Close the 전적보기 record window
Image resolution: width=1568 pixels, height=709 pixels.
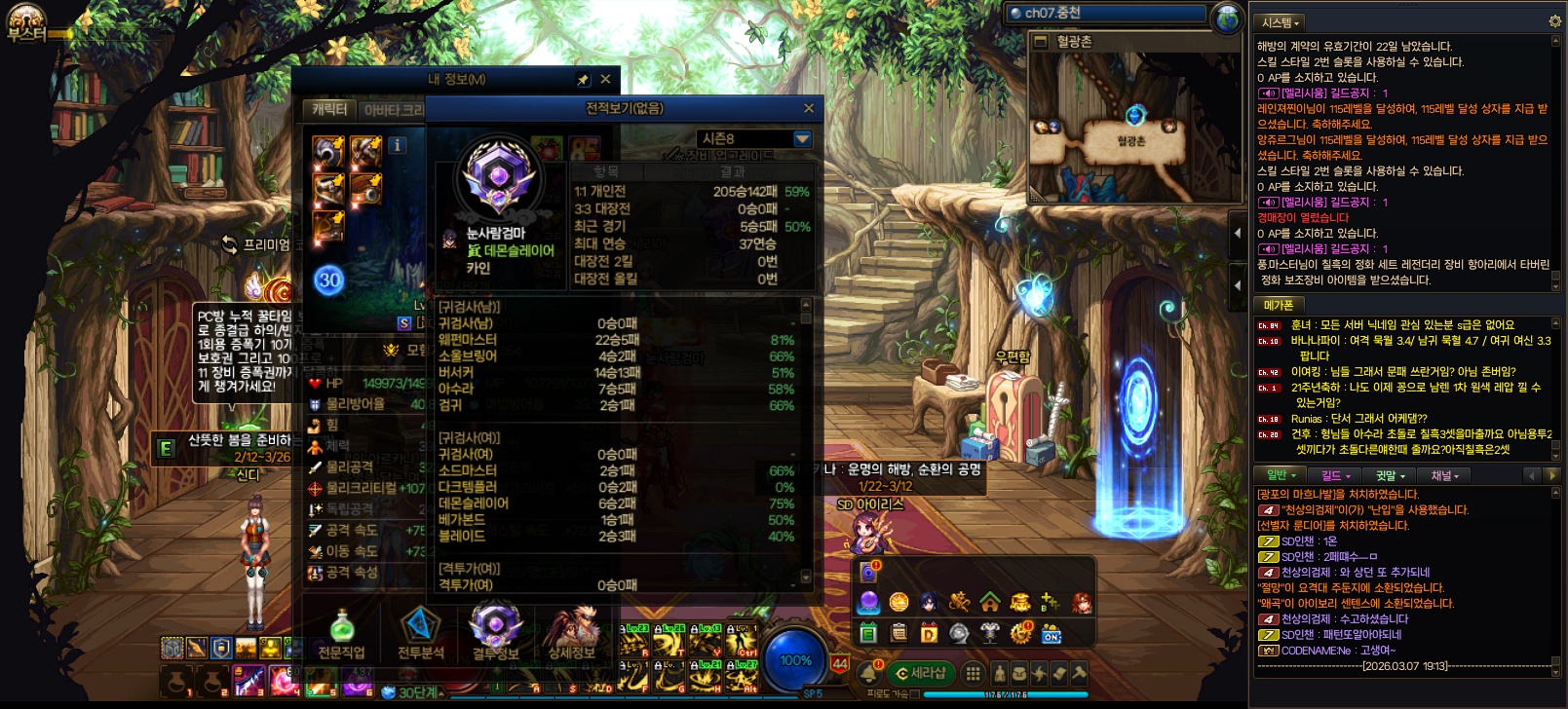click(x=808, y=108)
